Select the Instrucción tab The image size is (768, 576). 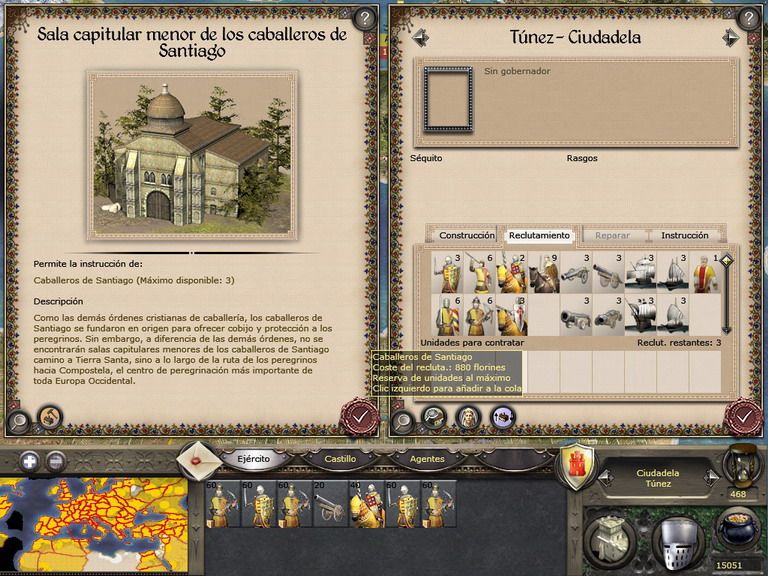click(x=684, y=236)
